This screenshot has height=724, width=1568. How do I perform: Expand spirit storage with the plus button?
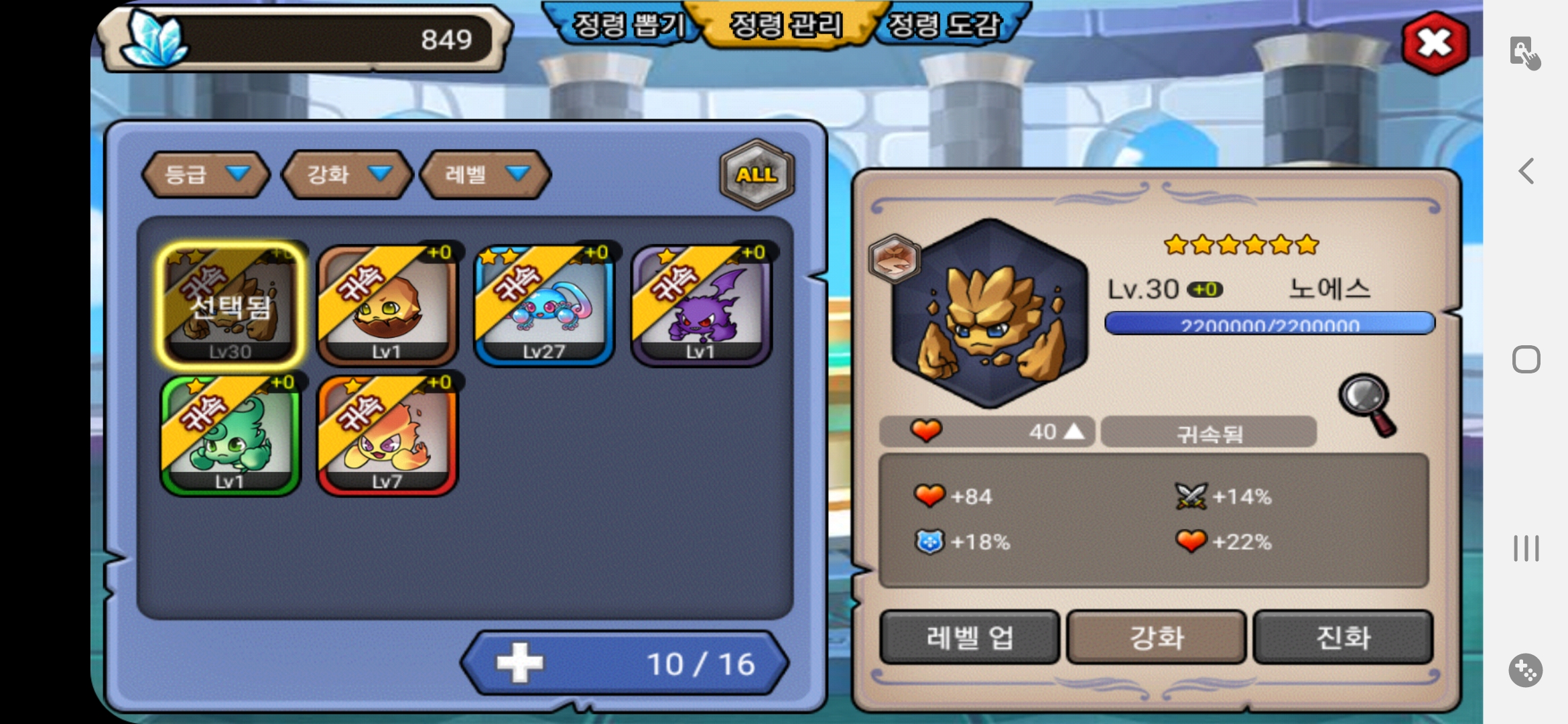pos(520,663)
